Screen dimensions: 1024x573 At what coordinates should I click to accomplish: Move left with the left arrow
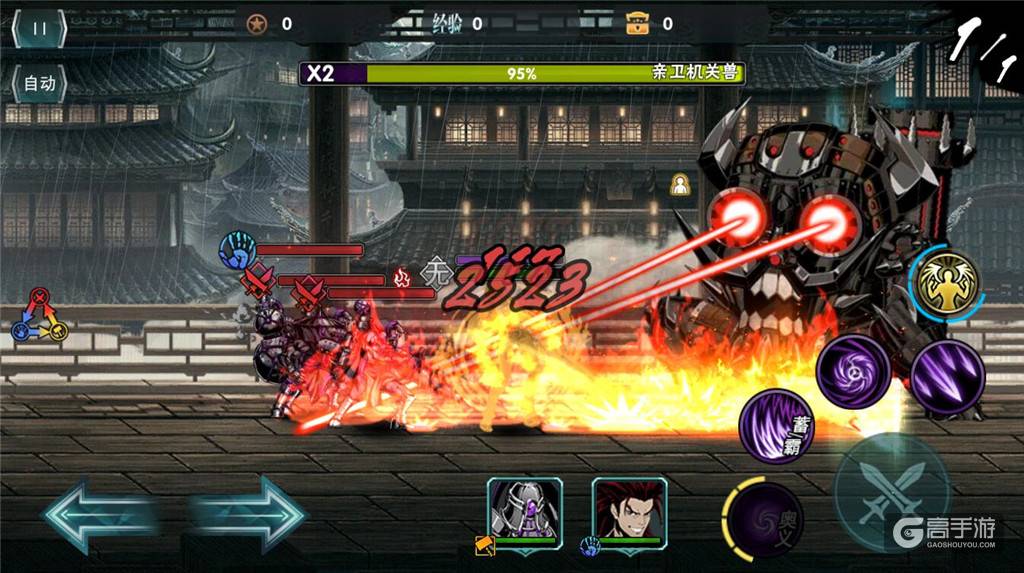98,516
